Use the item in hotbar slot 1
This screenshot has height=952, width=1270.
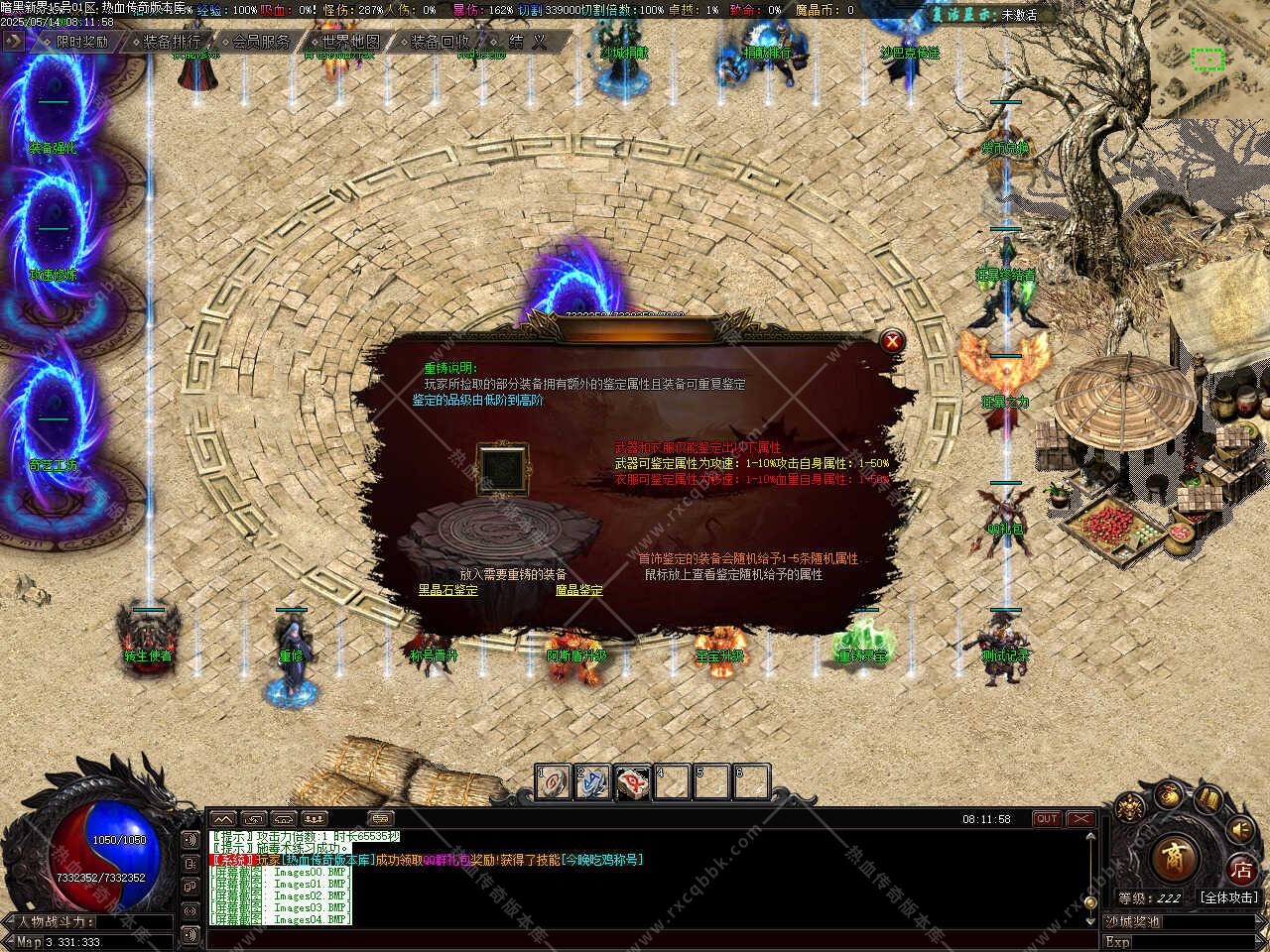(553, 782)
